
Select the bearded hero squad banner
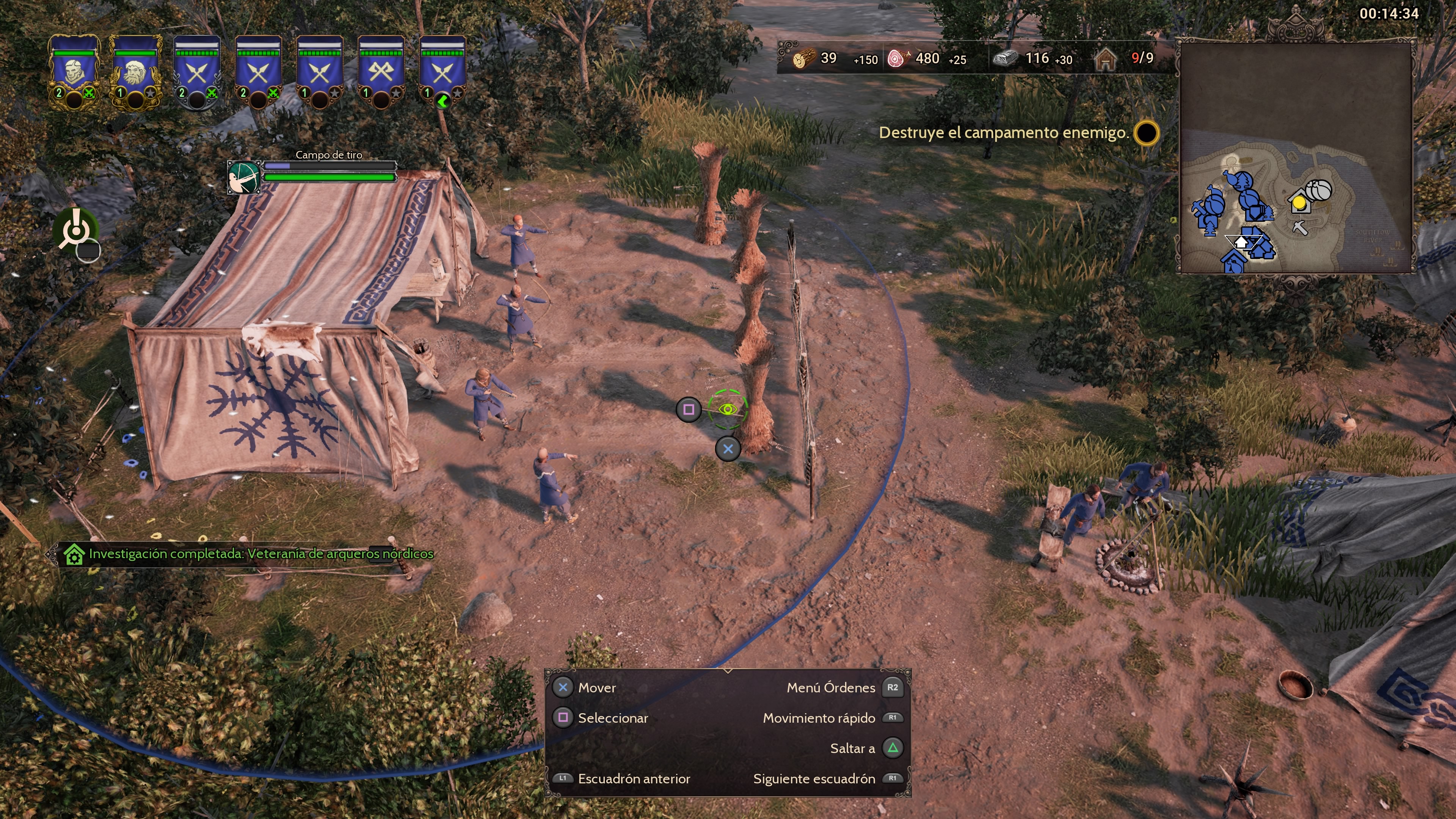[x=135, y=70]
